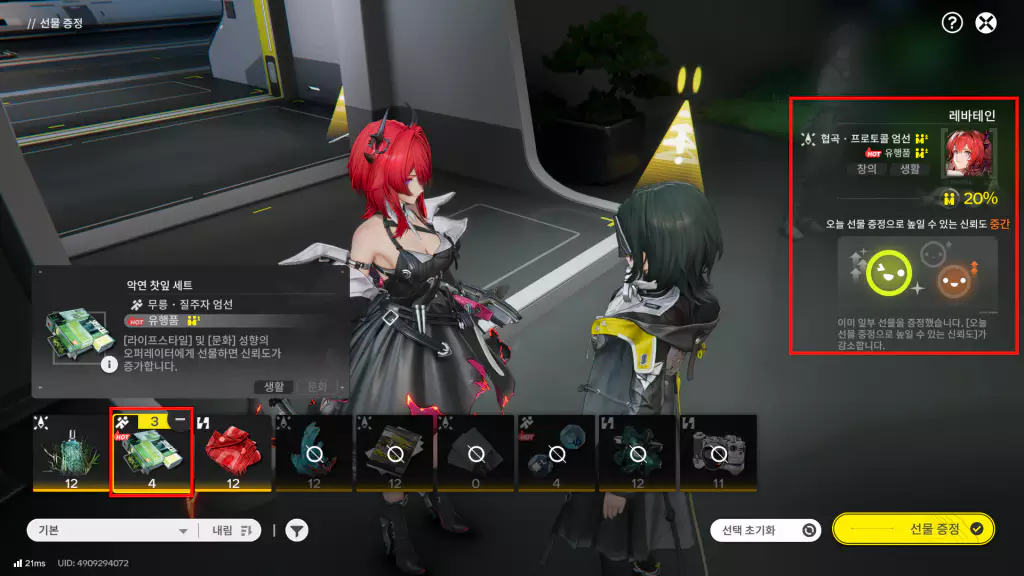Image resolution: width=1024 pixels, height=576 pixels.
Task: Close the gift screen with X
Action: [986, 24]
